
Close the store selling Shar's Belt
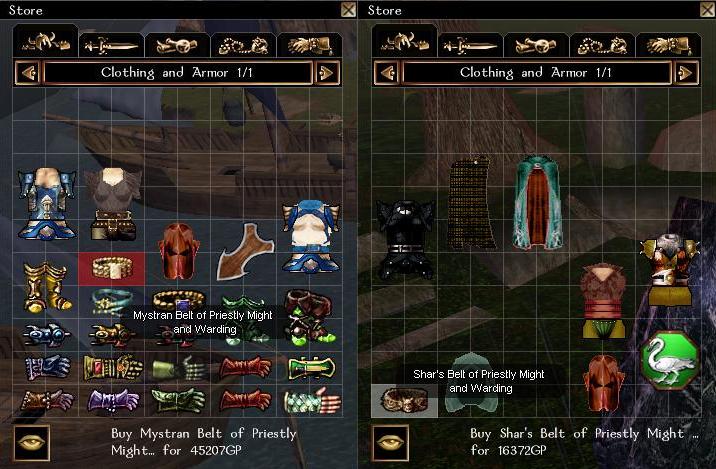point(706,10)
